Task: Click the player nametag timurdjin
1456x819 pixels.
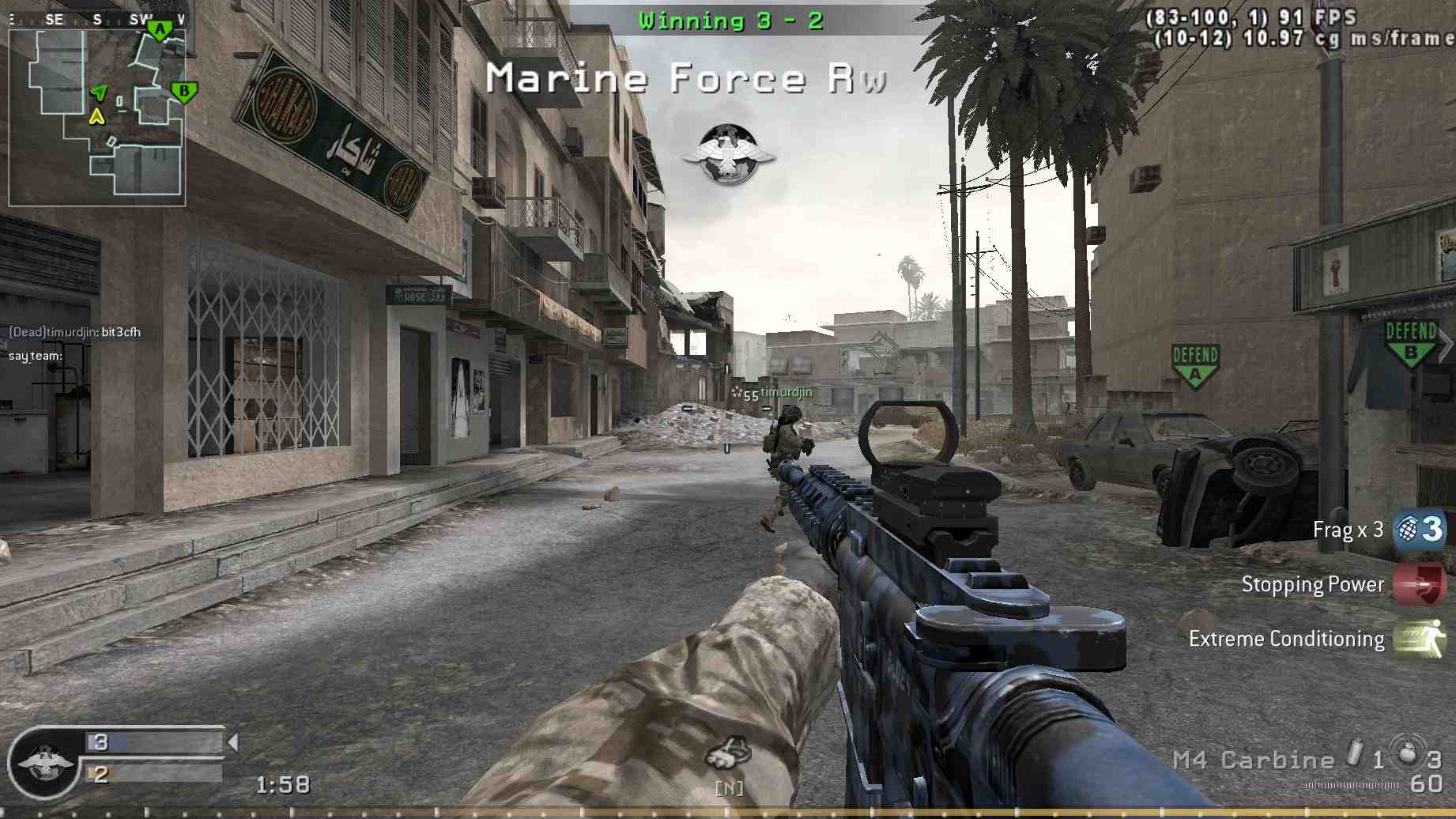Action: point(786,391)
